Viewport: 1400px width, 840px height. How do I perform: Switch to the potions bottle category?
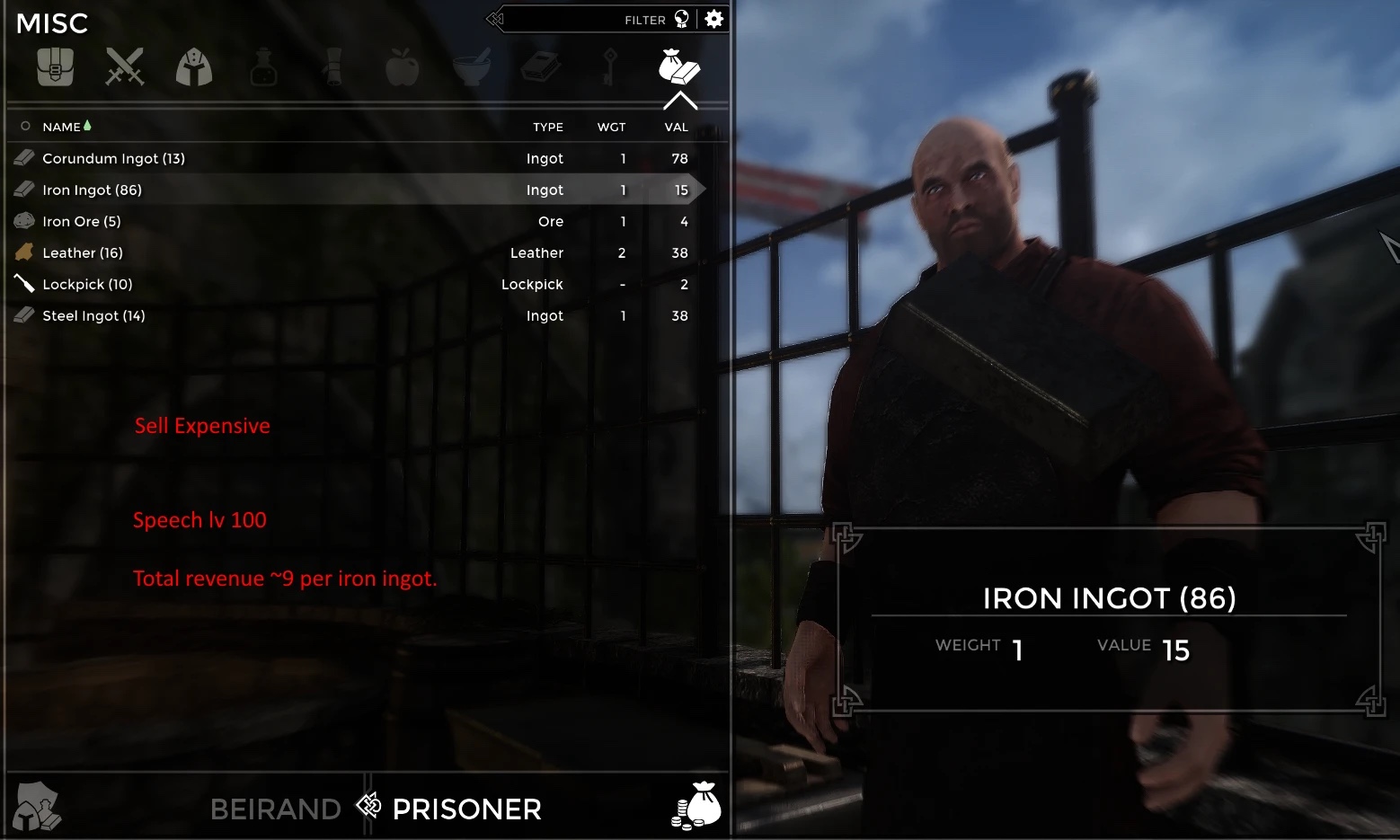tap(263, 67)
